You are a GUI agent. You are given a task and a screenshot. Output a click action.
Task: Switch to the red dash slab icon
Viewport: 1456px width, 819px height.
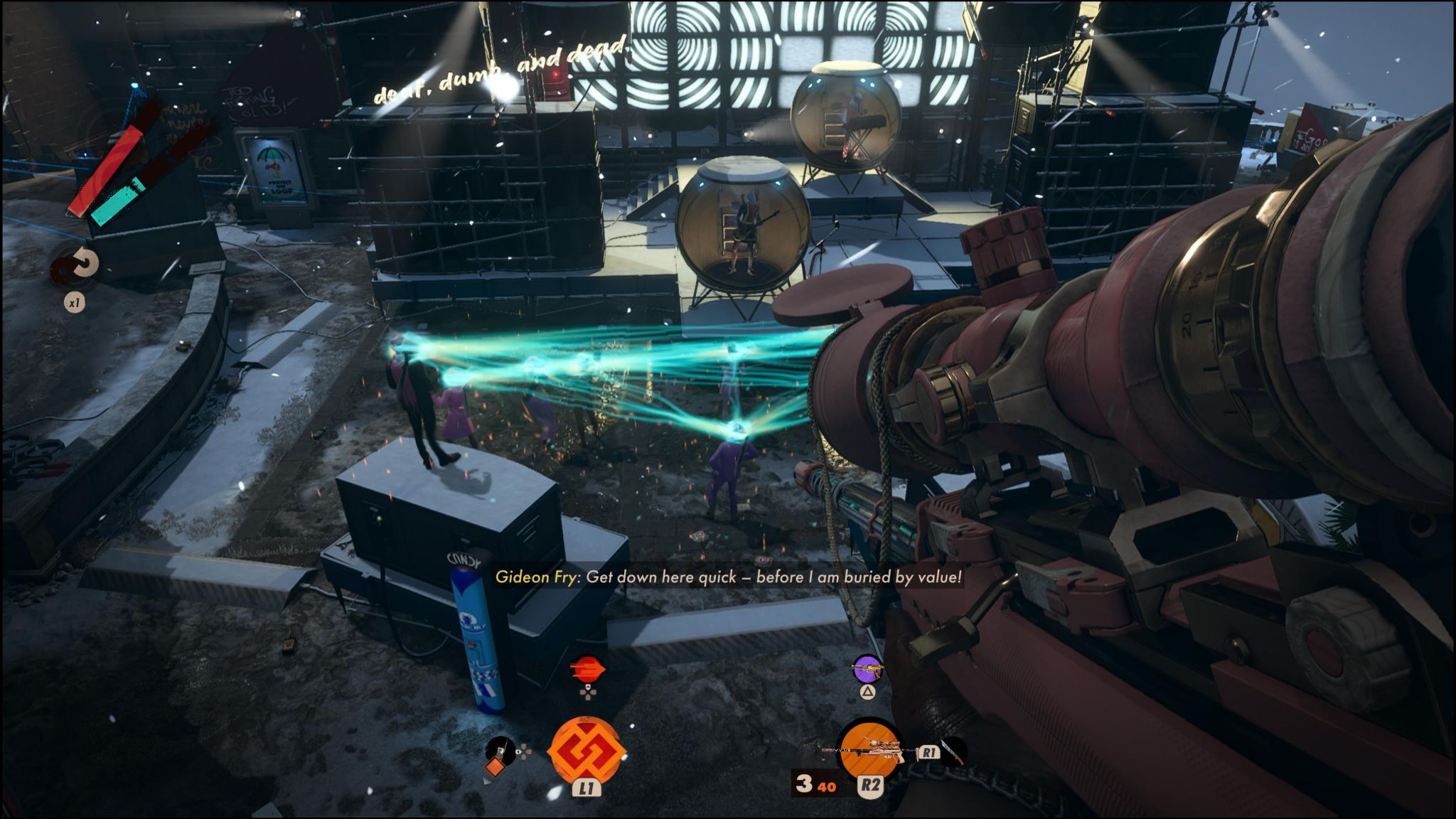pyautogui.click(x=588, y=670)
